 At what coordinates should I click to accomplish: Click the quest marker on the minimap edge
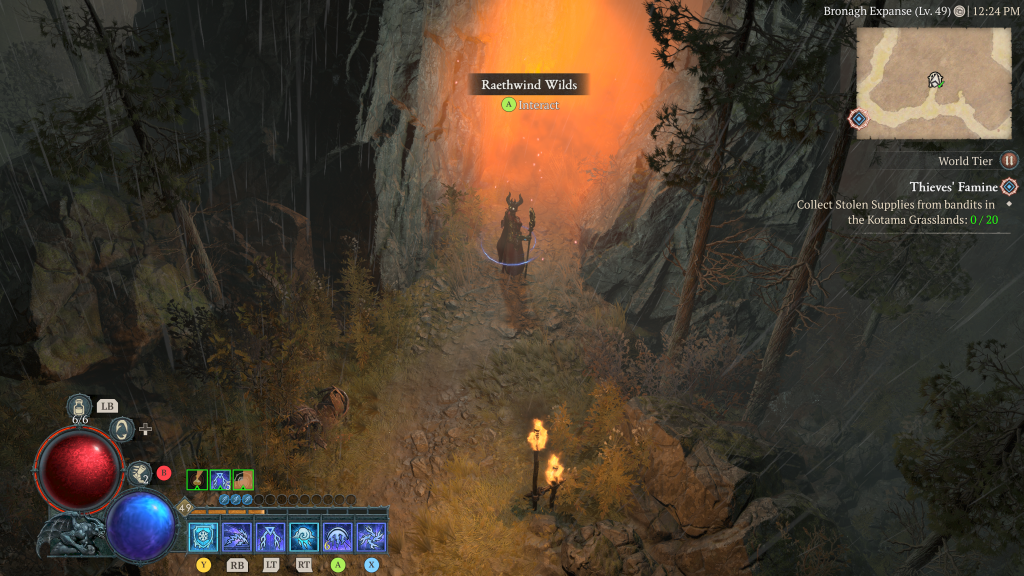coord(858,119)
